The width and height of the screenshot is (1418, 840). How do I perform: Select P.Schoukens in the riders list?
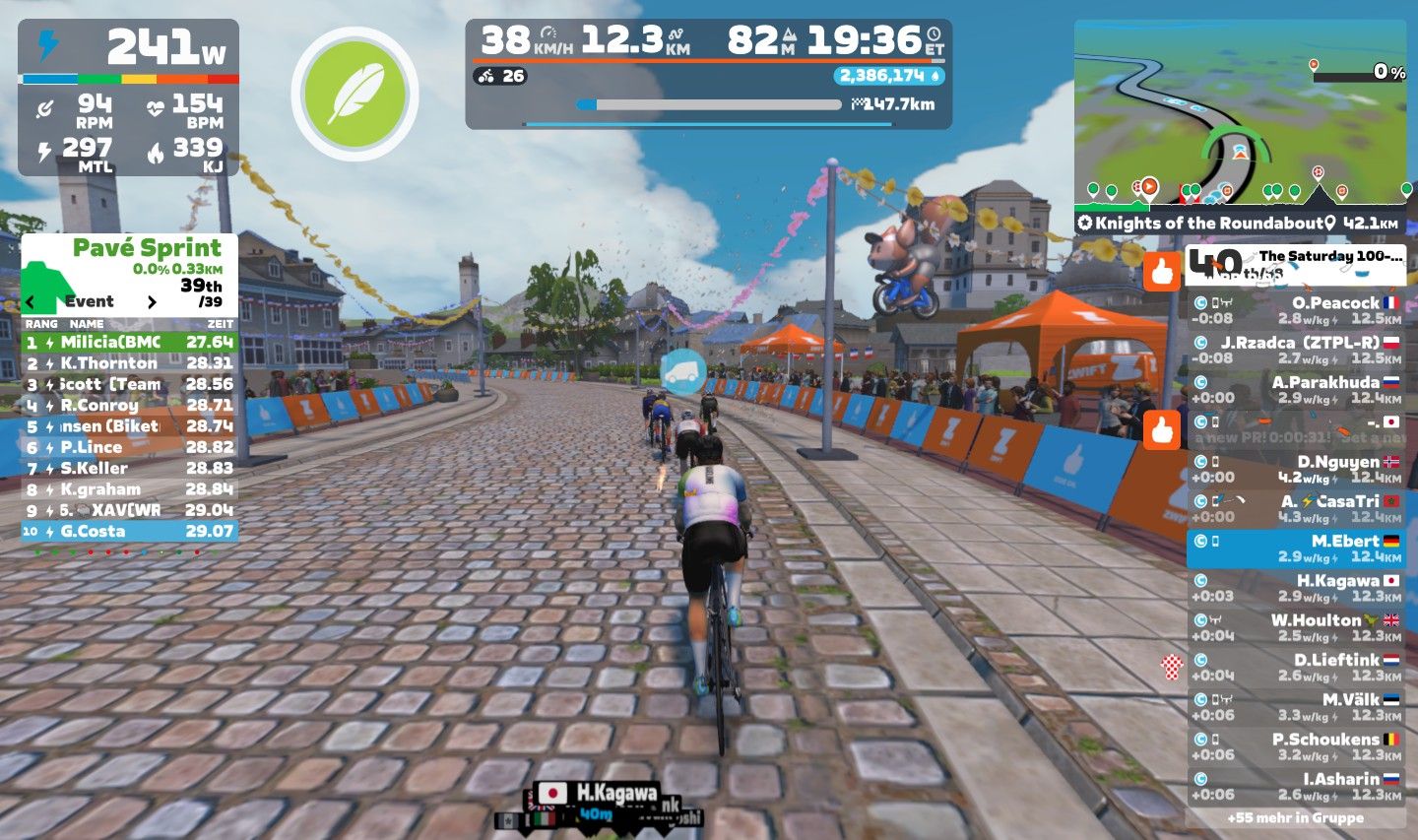point(1296,746)
